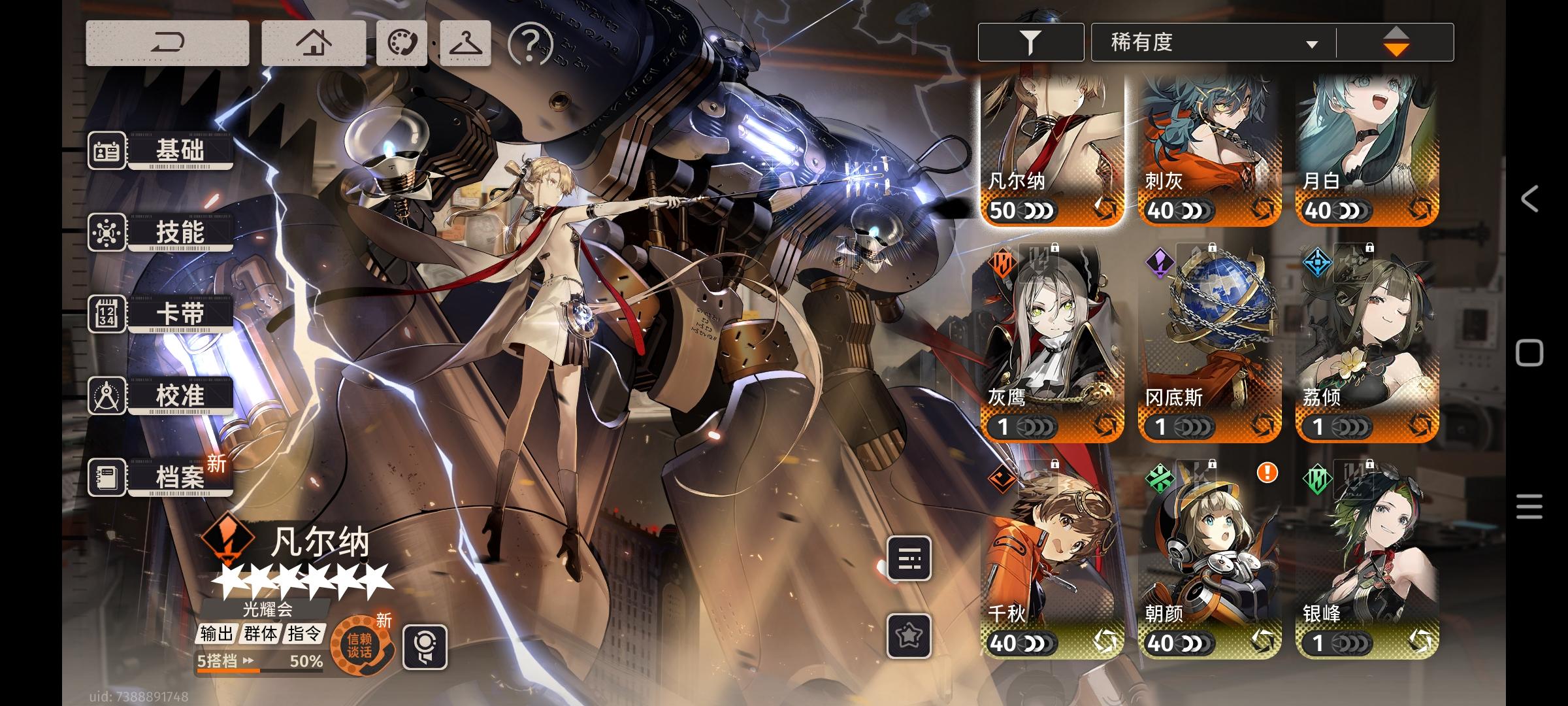1568x706 pixels.
Task: Open the home screen button
Action: point(314,43)
